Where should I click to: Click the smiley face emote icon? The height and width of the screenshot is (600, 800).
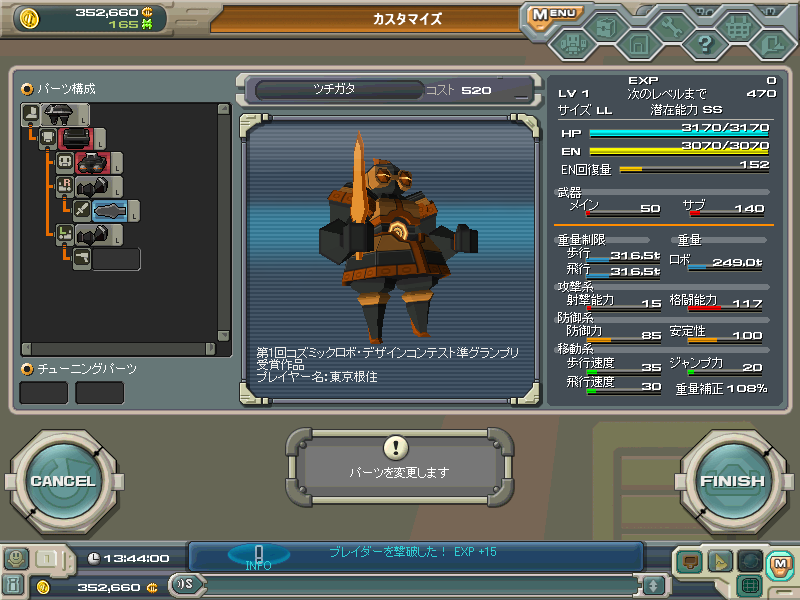[x=15, y=559]
